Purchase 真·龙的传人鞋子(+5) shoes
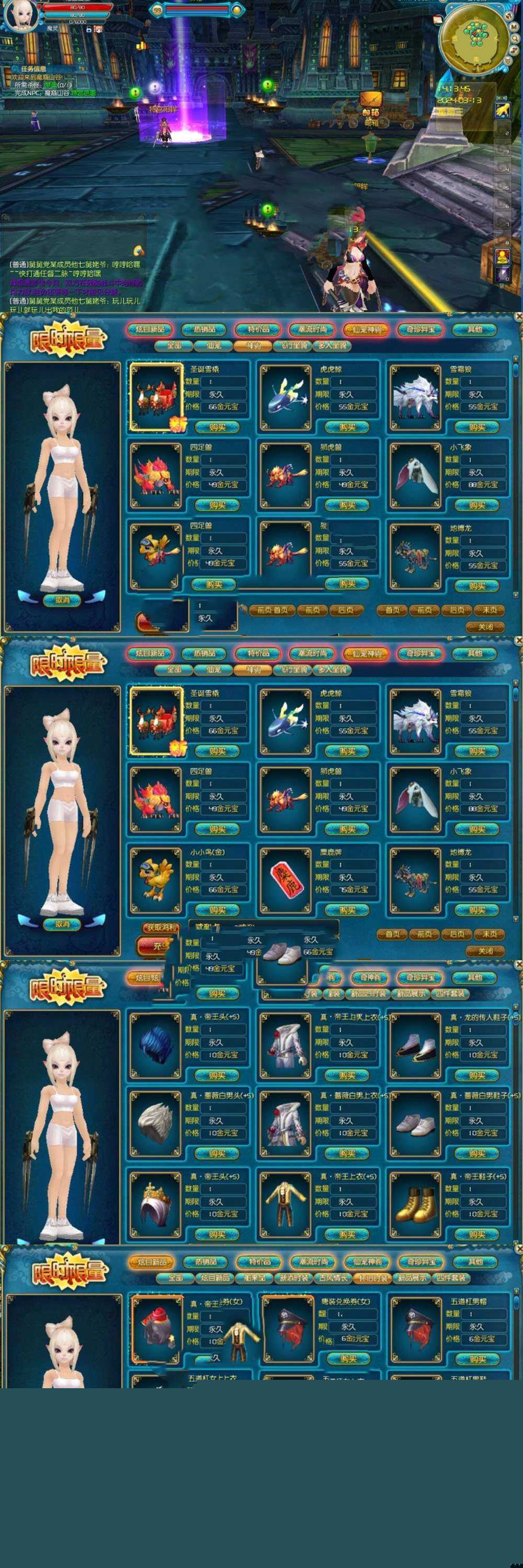 (x=477, y=1076)
